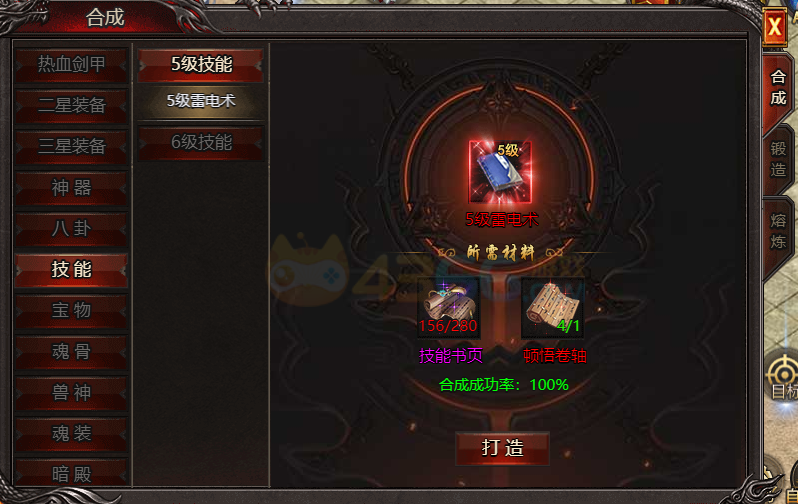Open the 暗殿 category
This screenshot has height=504, width=798.
(x=71, y=472)
